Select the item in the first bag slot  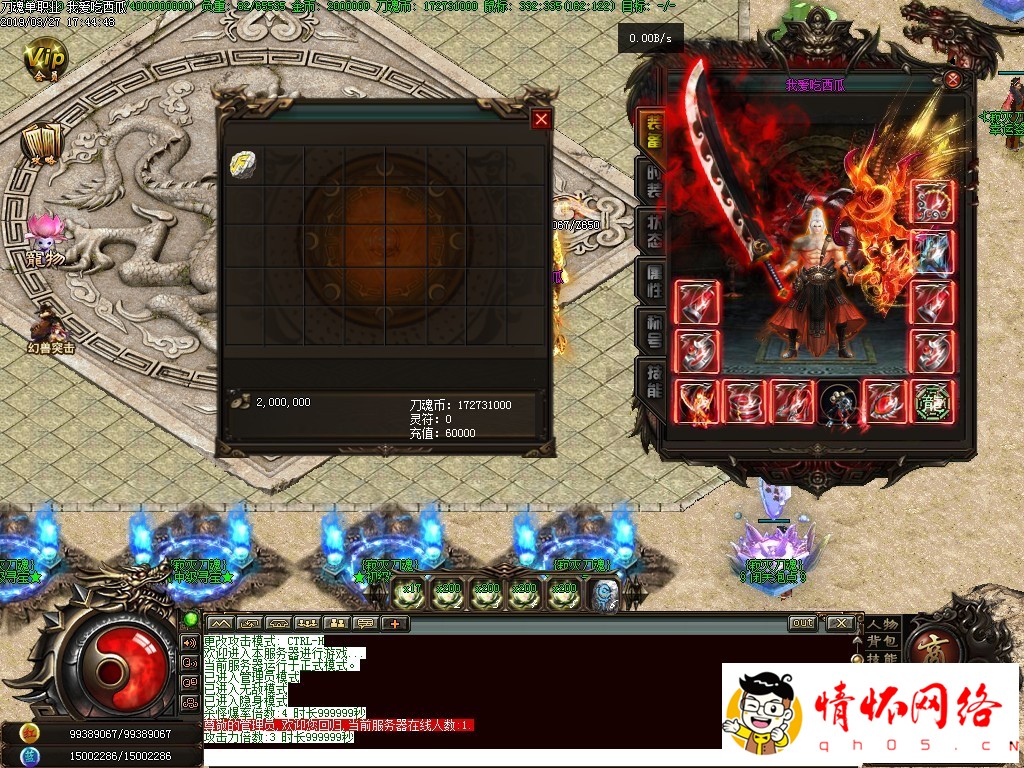(244, 165)
